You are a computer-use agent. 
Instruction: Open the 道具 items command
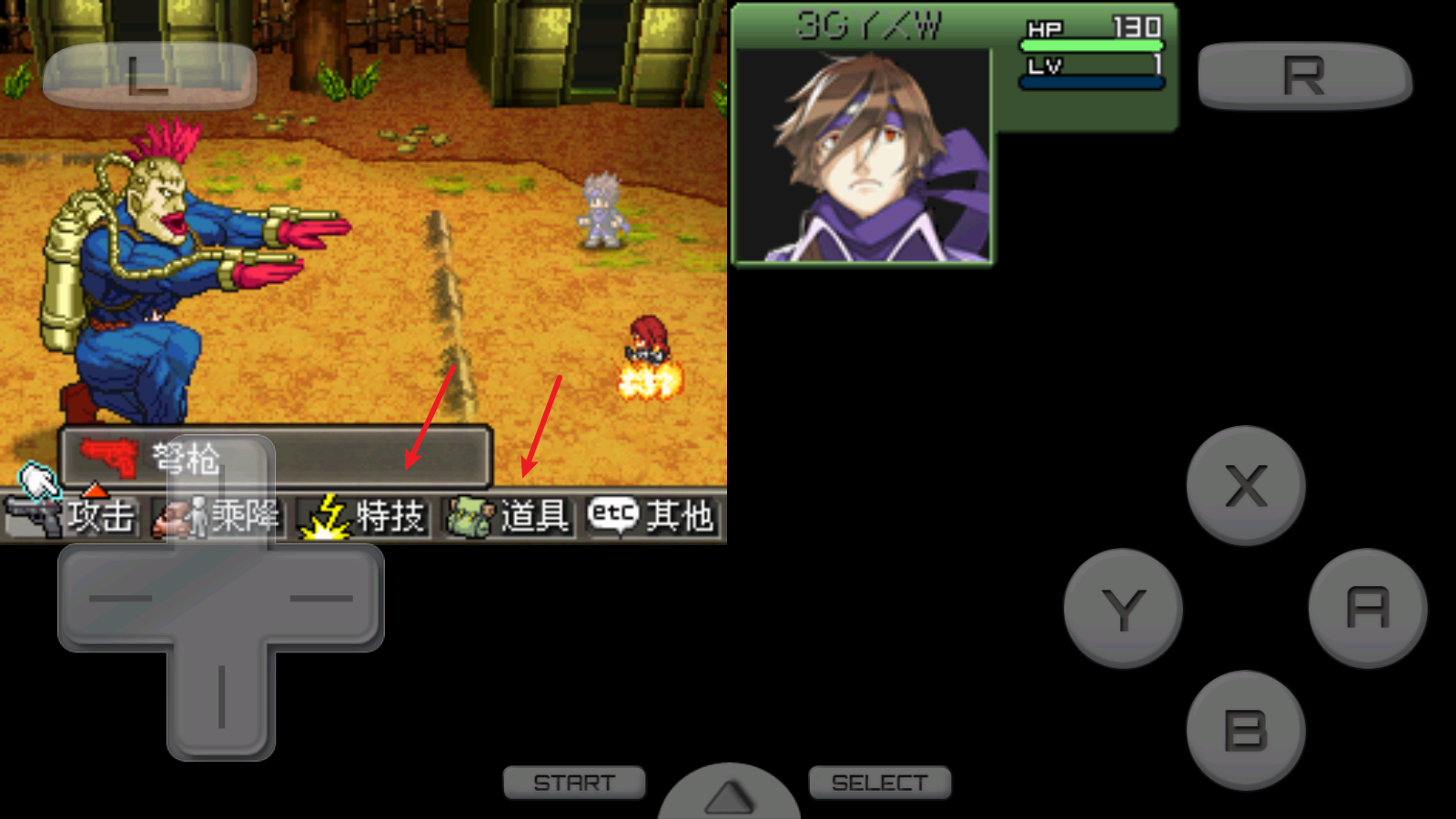tap(510, 517)
